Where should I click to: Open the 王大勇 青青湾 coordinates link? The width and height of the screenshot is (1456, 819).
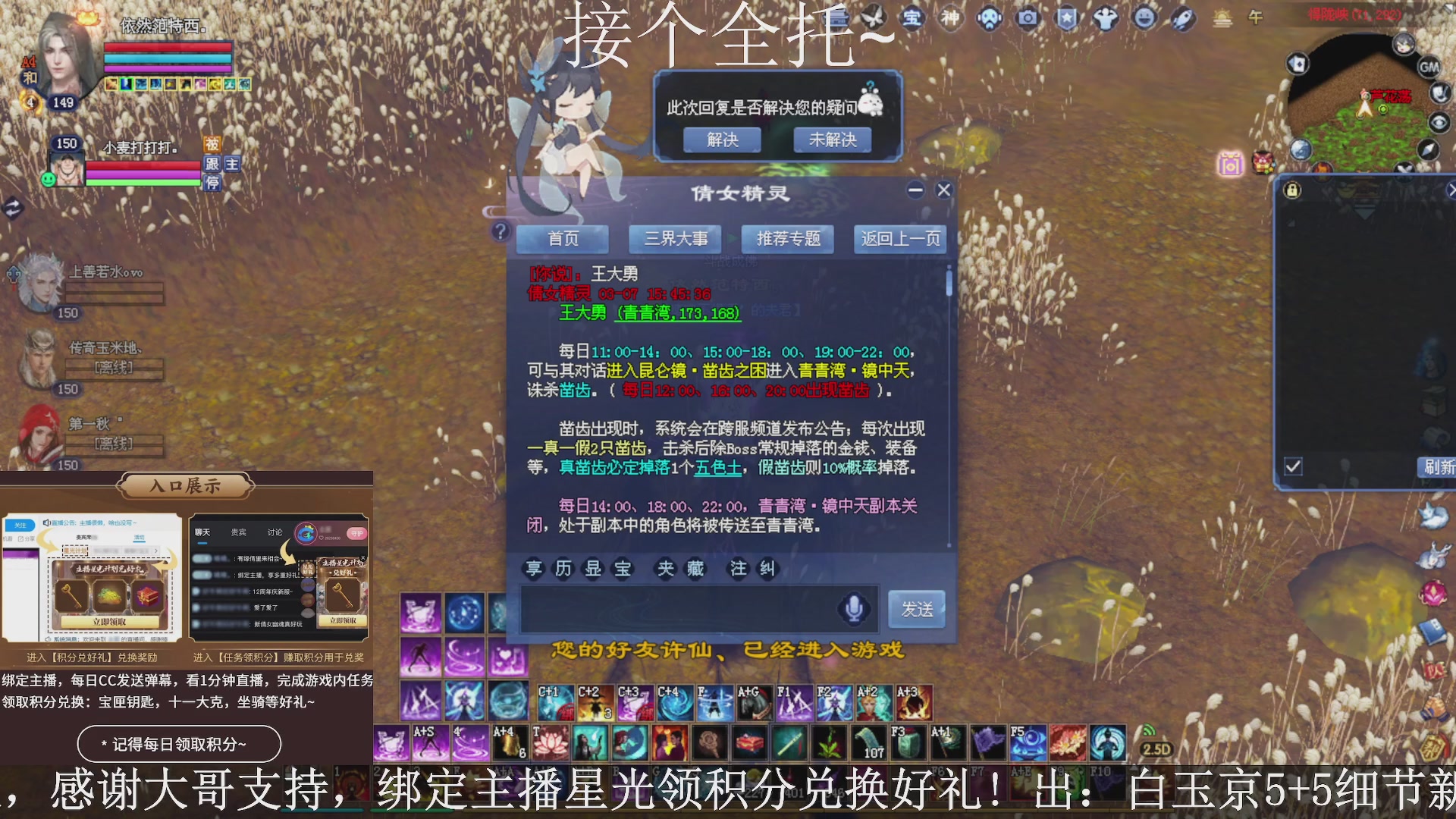tap(678, 315)
